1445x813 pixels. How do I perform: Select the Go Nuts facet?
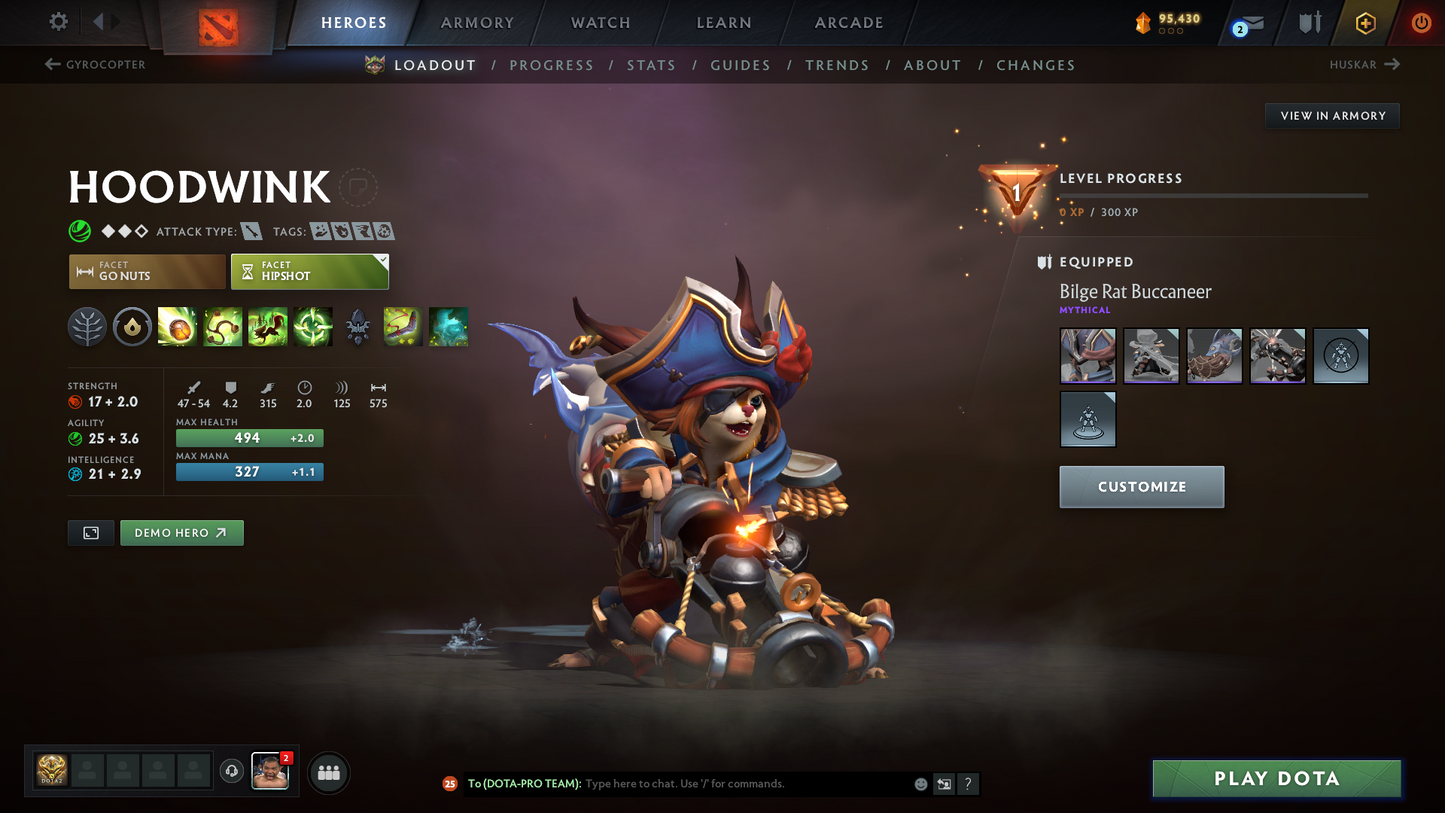tap(147, 271)
